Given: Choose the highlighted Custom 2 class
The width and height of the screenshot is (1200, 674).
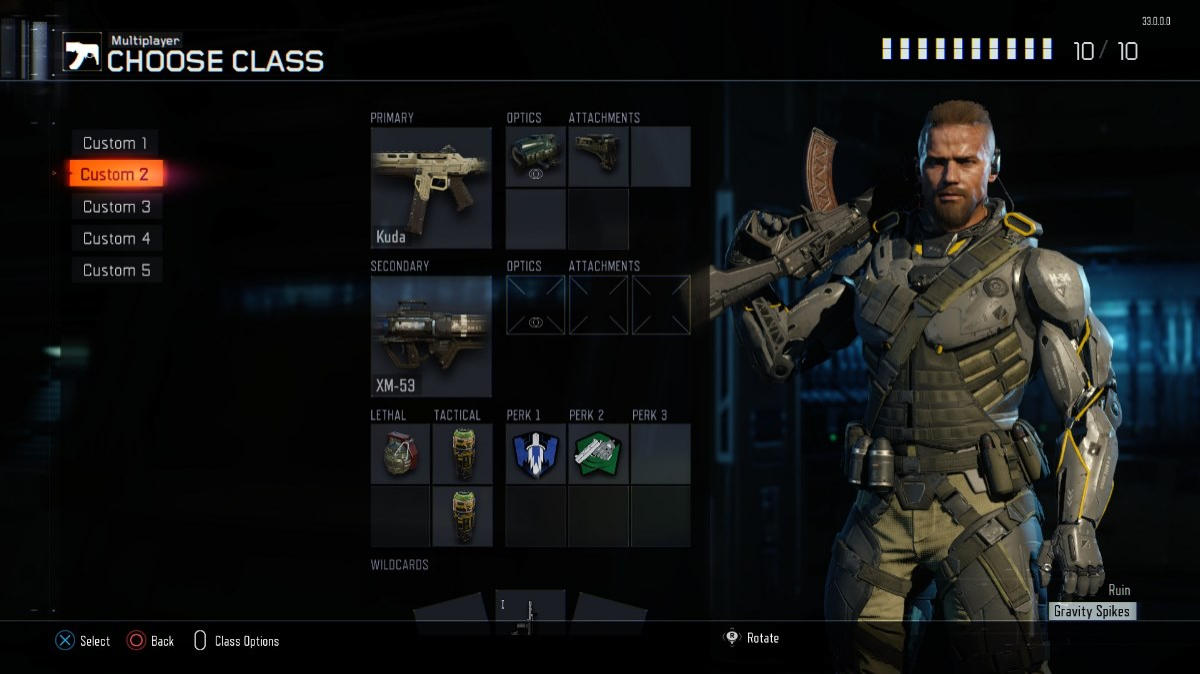Looking at the screenshot, I should coord(115,175).
